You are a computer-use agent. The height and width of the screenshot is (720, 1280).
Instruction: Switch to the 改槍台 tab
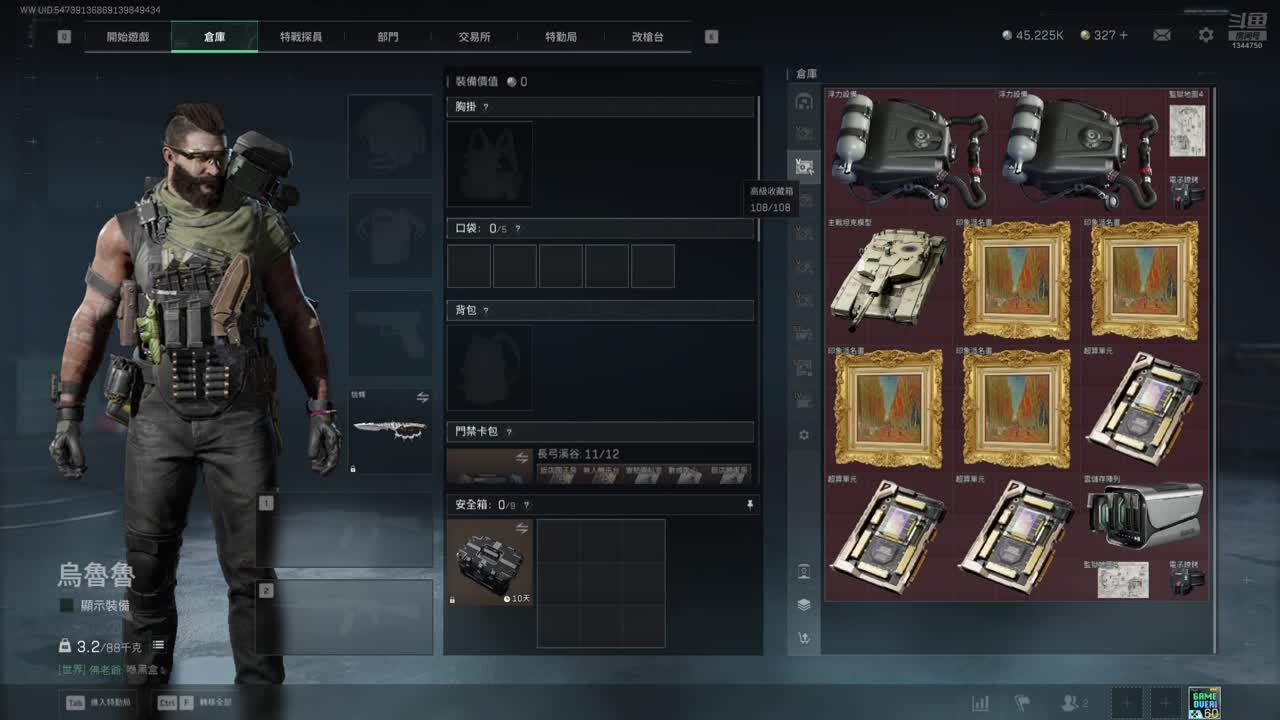(647, 37)
